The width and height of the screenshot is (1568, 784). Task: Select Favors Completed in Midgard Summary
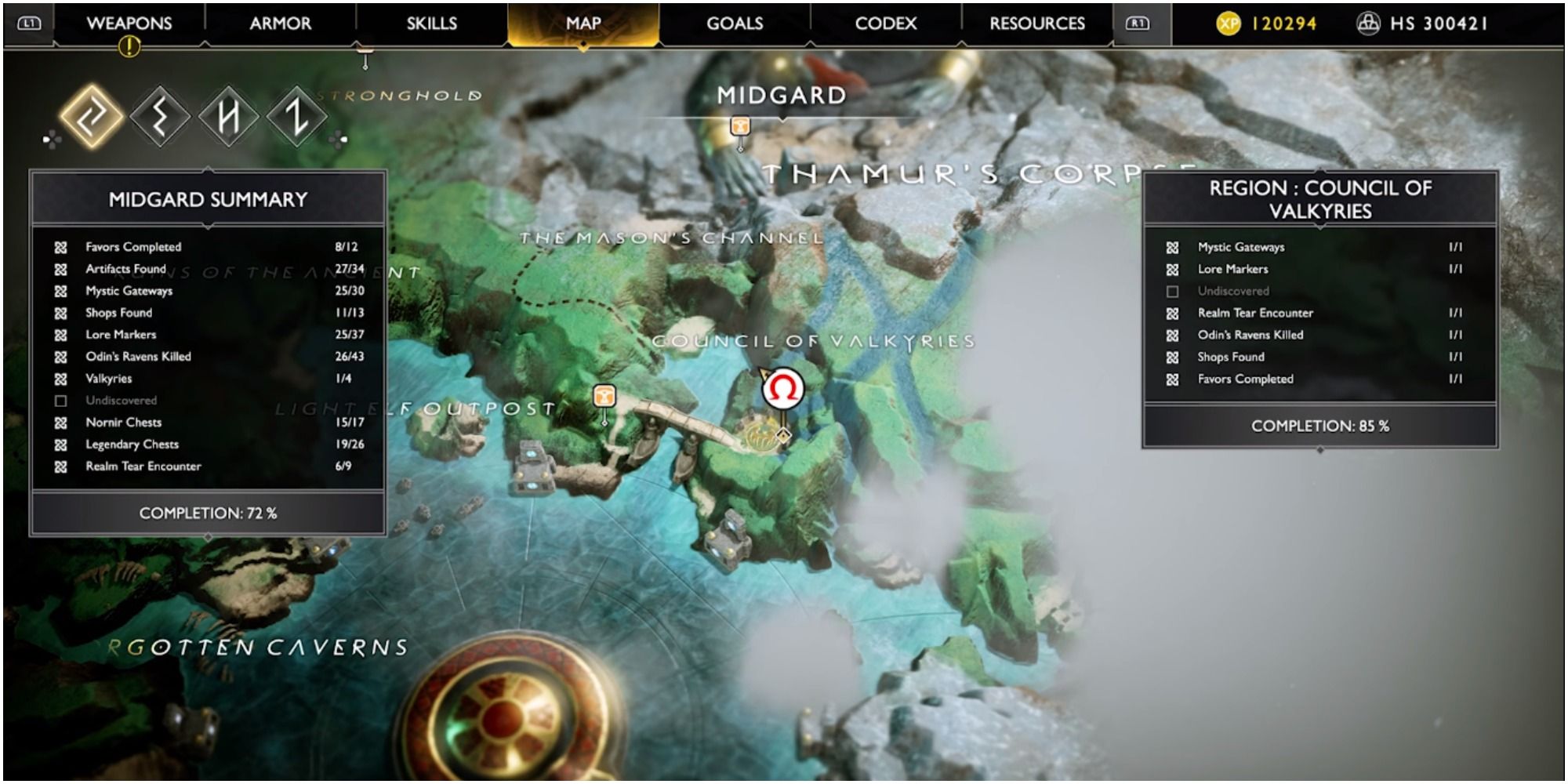(x=133, y=247)
